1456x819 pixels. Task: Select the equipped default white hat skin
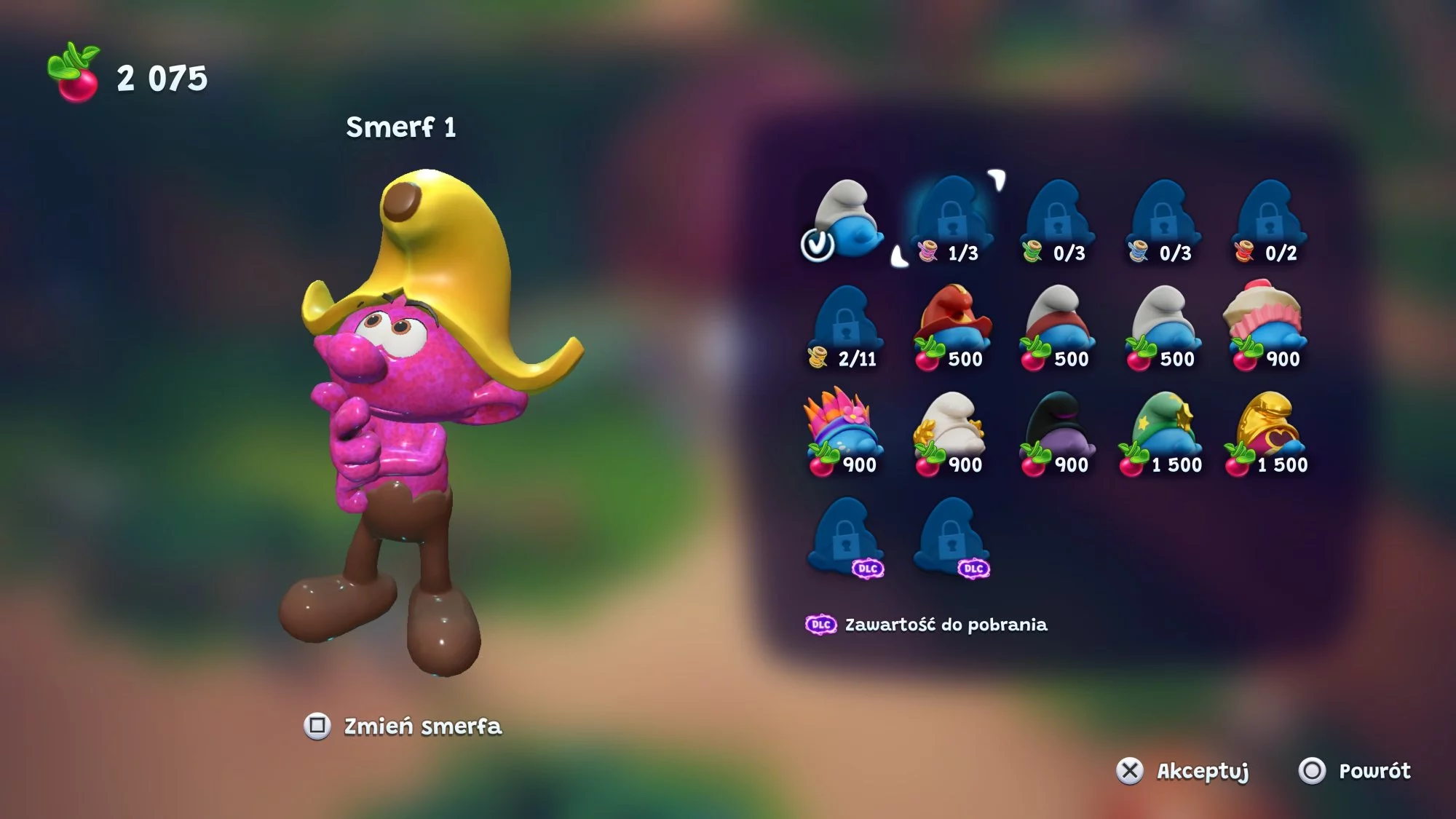[847, 219]
